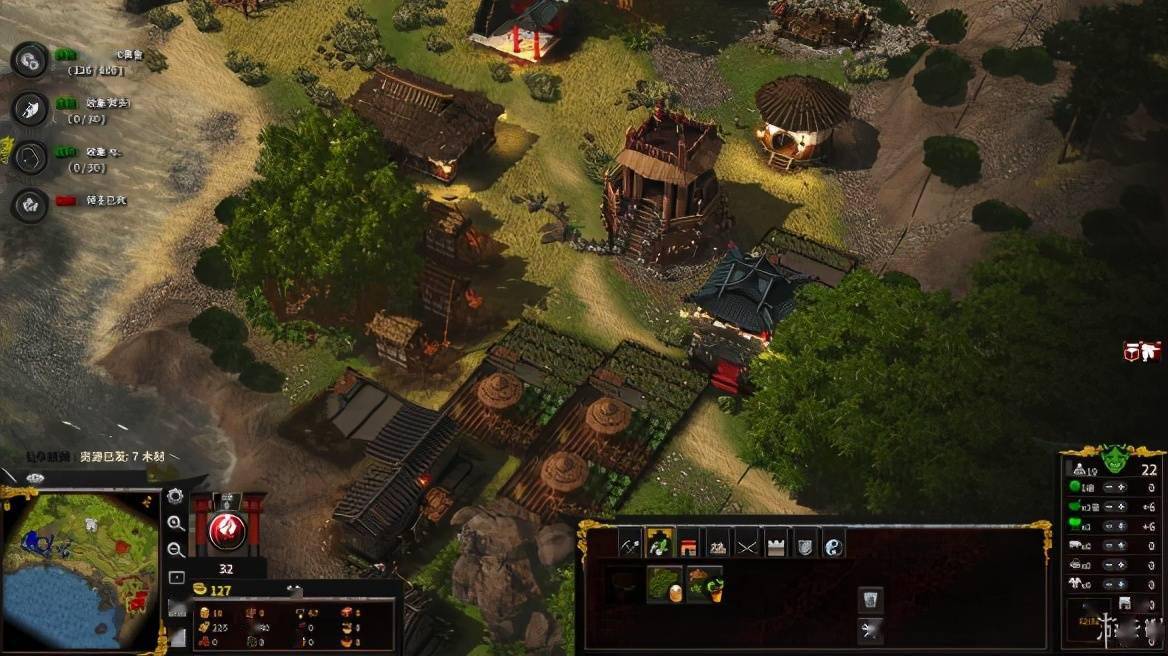Open the yin-yang tab

pos(833,545)
